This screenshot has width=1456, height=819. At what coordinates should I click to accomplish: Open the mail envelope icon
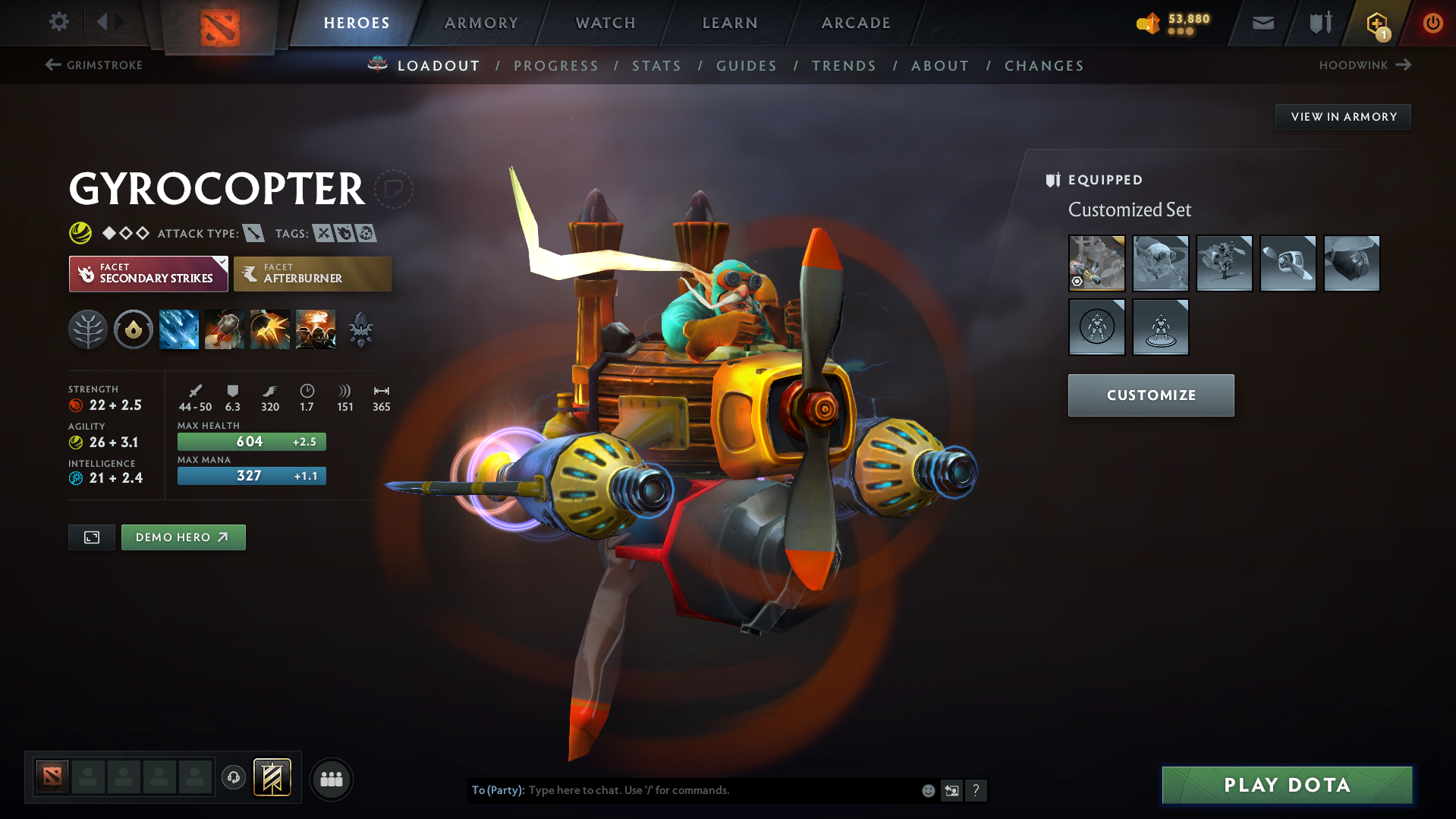[1262, 23]
